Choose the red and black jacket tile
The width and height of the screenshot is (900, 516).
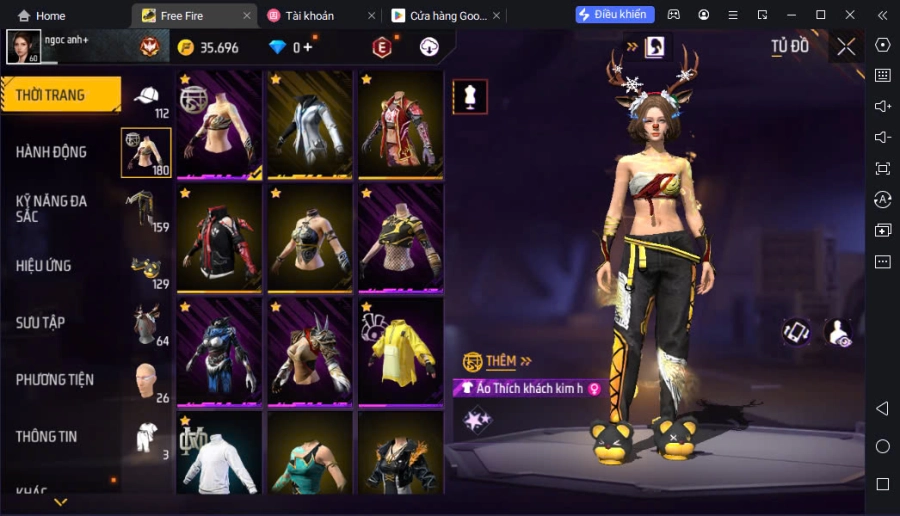[220, 238]
